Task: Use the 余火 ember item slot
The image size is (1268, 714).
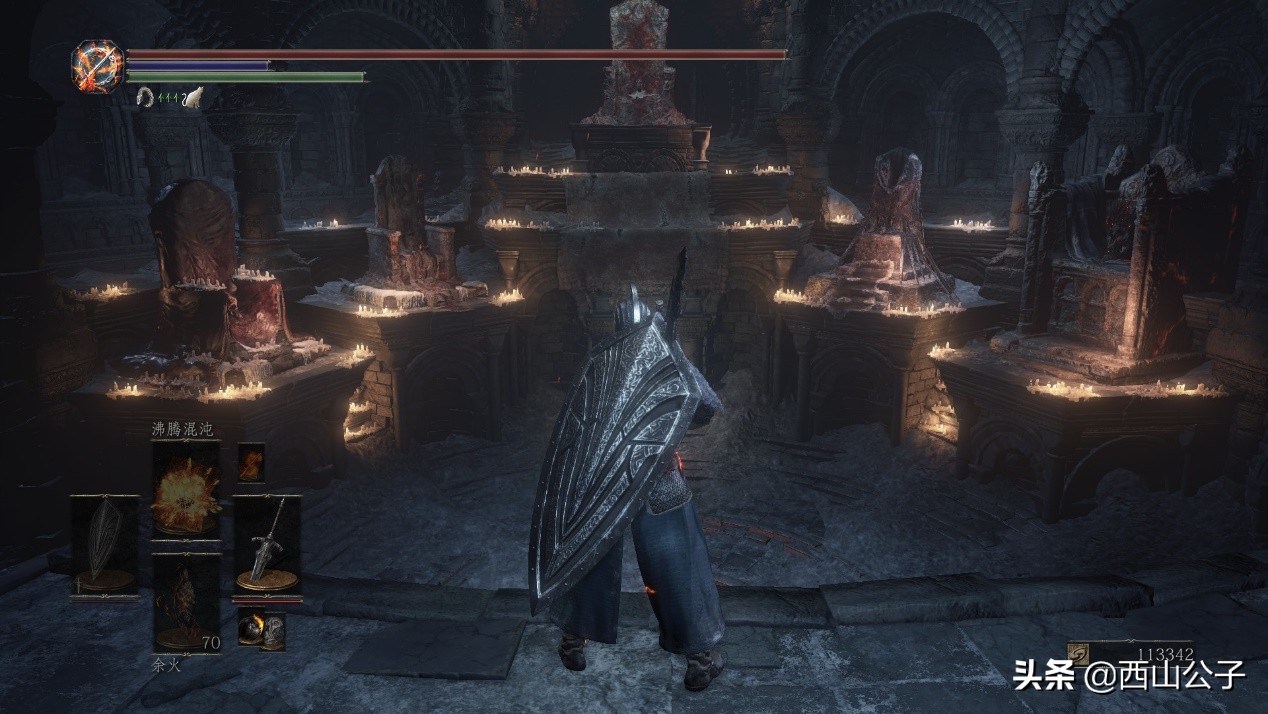Action: [186, 600]
